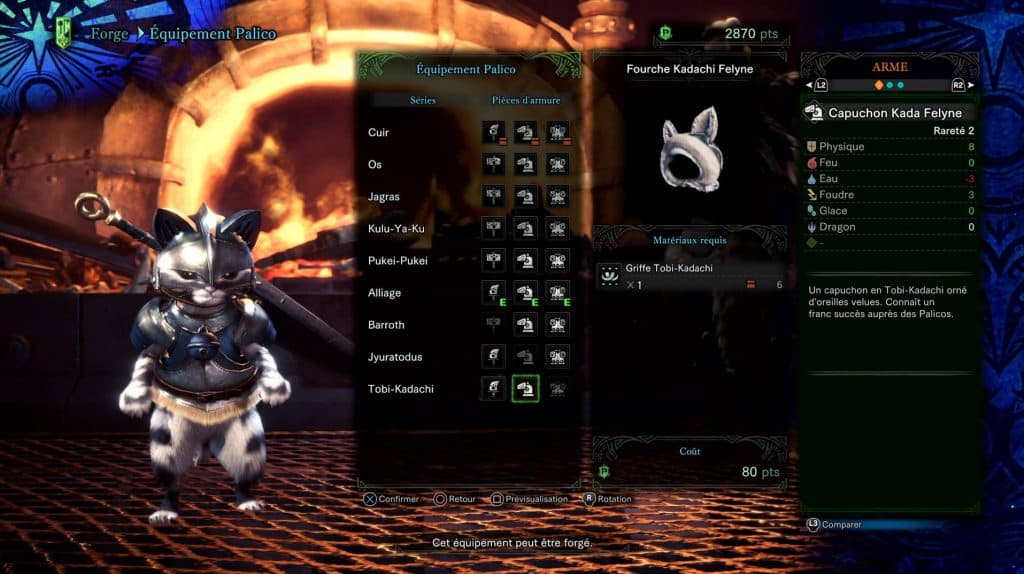Select the highlighted Tobi-Kadachi helmet piece

pyautogui.click(x=526, y=389)
